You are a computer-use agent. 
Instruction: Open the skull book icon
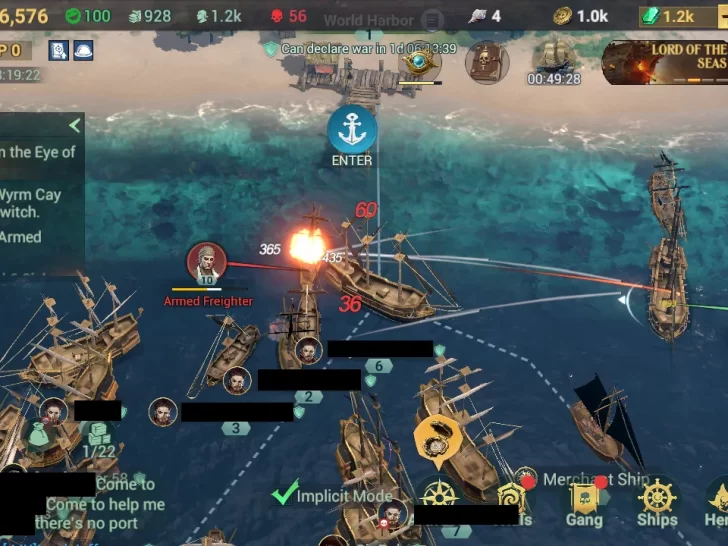tap(487, 62)
